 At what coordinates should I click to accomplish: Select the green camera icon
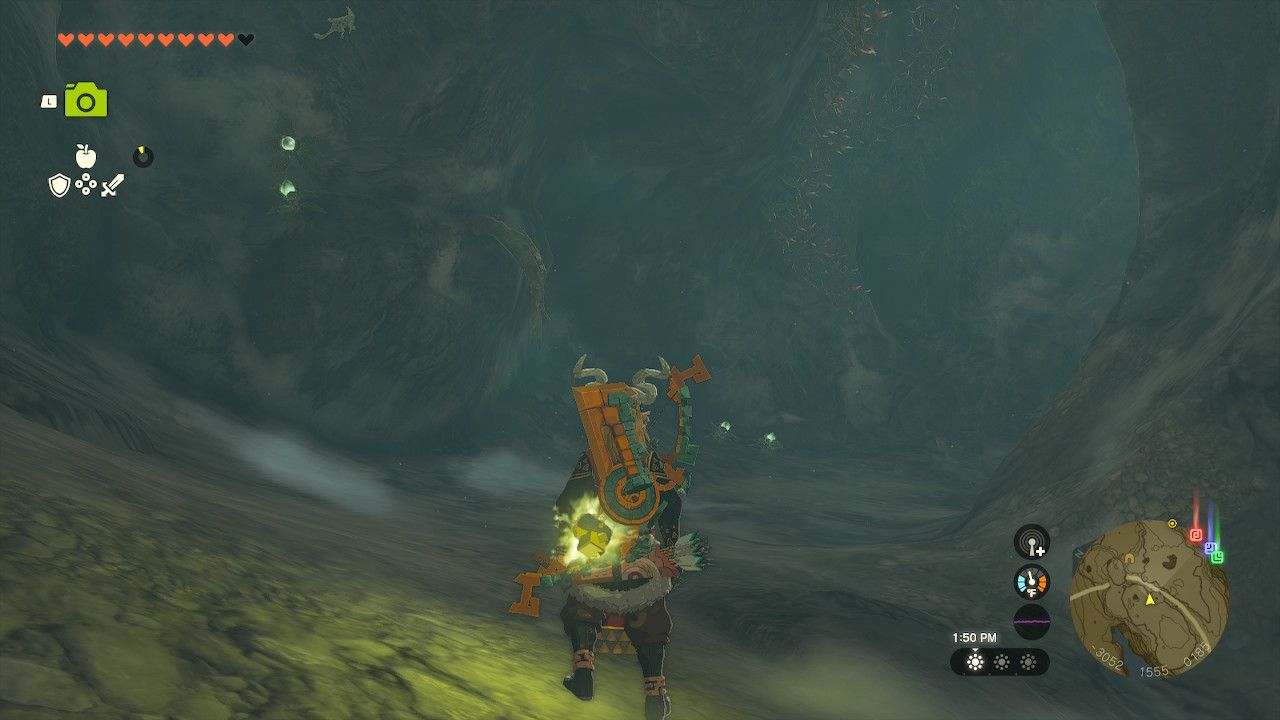85,100
